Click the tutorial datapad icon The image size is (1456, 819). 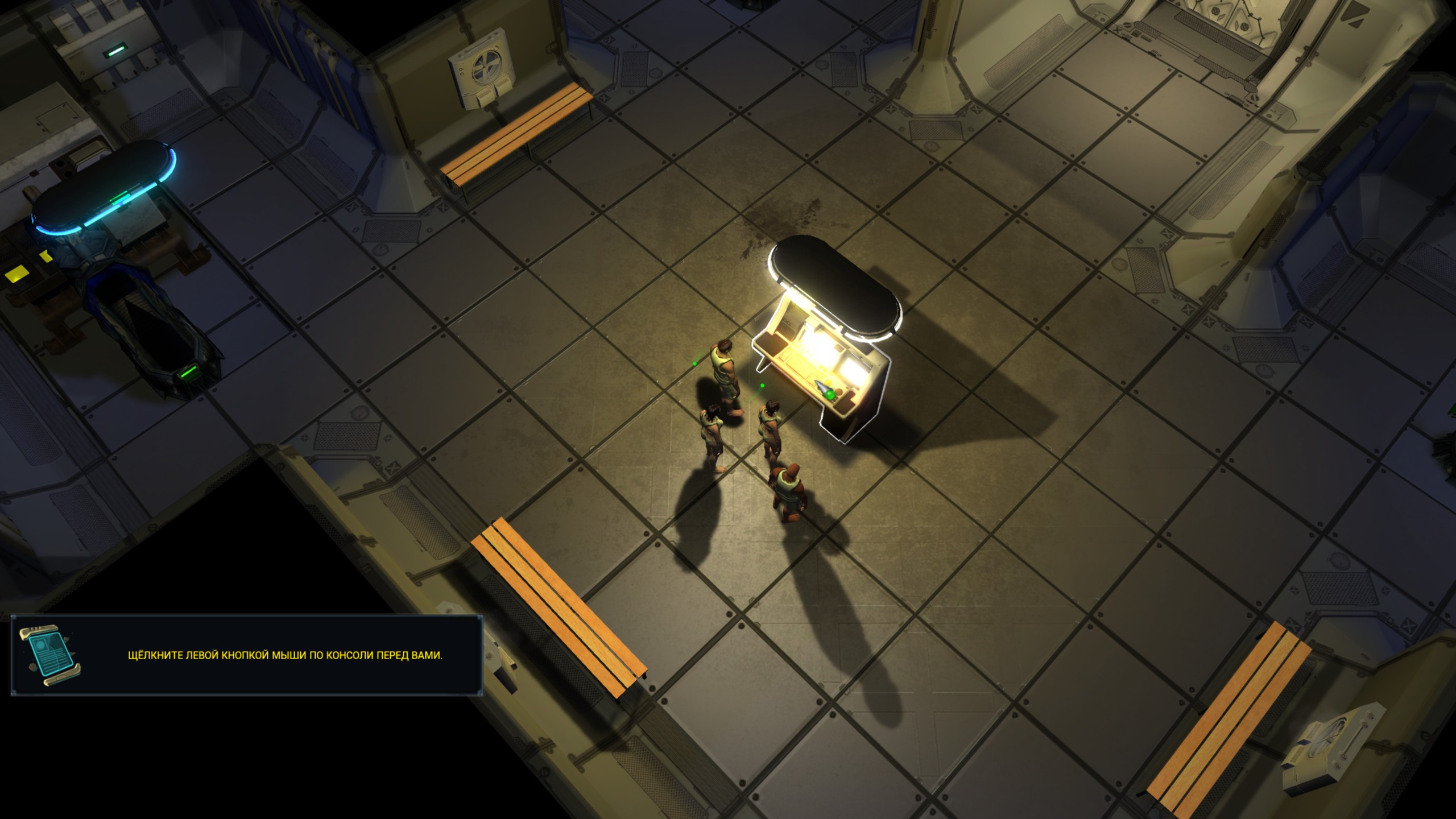click(50, 656)
